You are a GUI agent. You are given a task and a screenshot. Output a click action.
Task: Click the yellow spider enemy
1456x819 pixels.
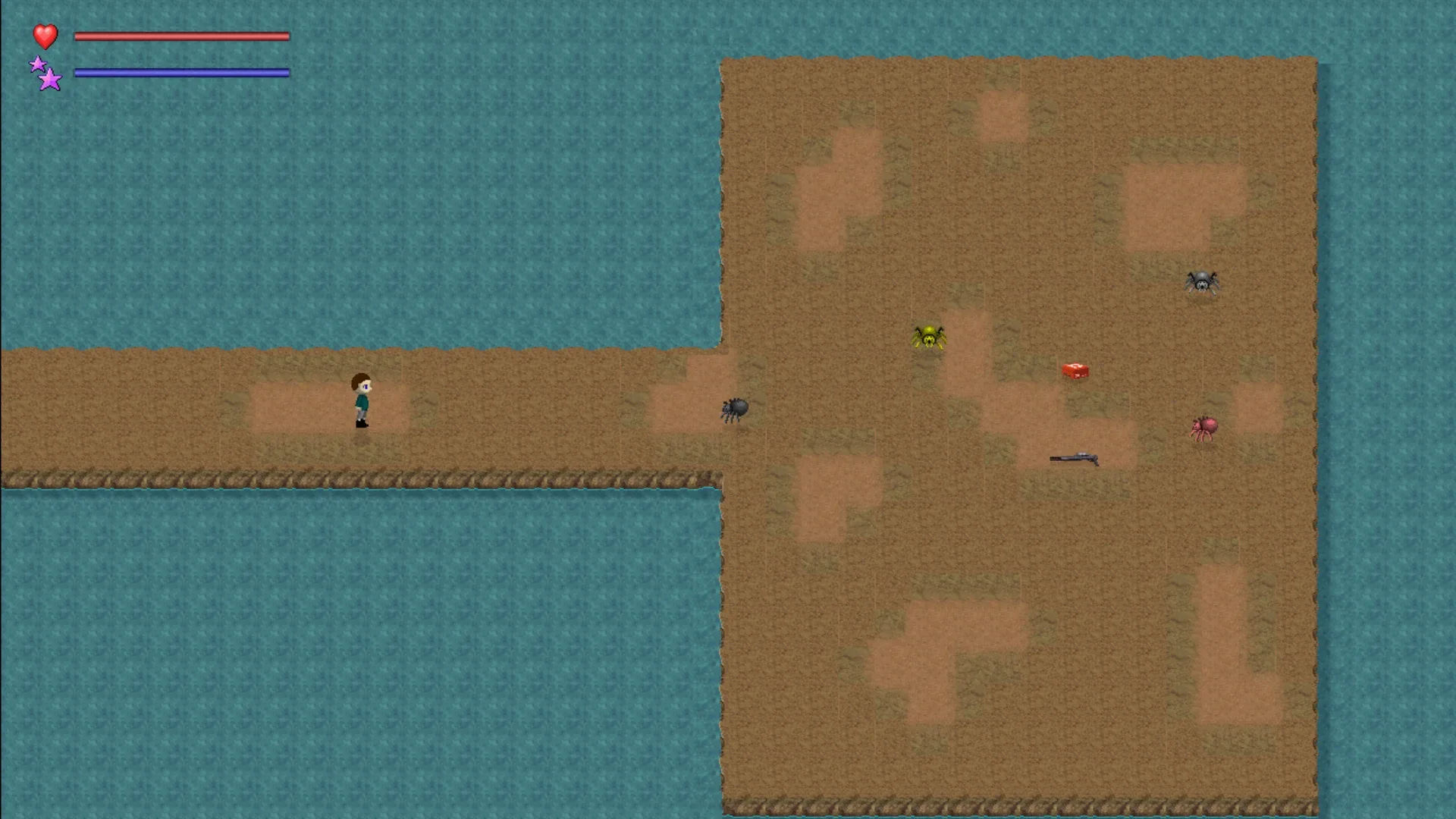(930, 337)
